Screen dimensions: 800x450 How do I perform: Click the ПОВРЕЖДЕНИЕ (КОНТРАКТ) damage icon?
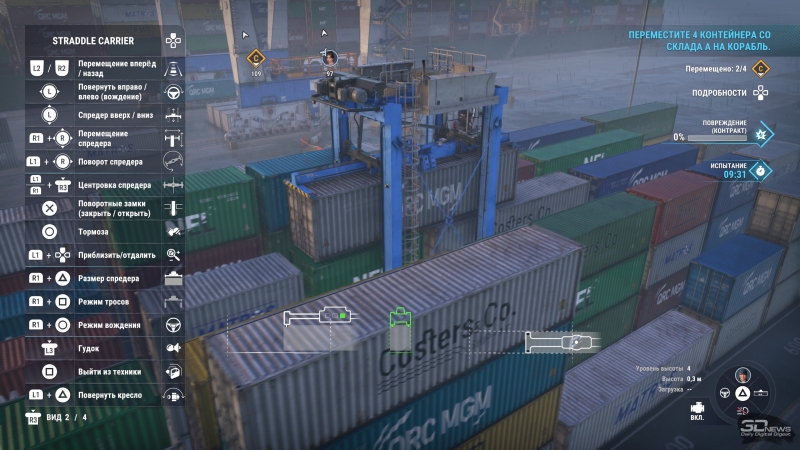point(762,134)
